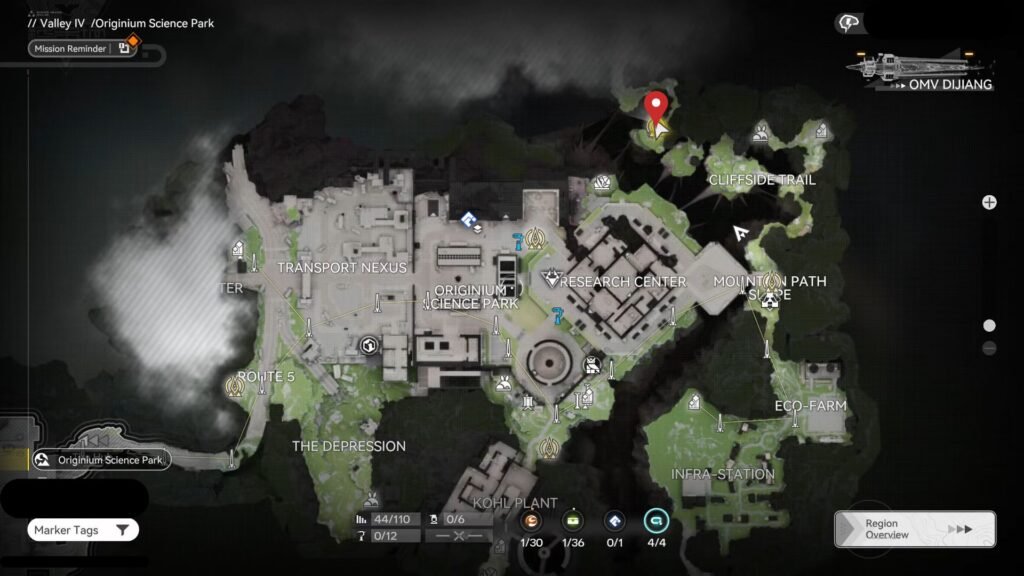Open the Mission Reminder button
Image resolution: width=1024 pixels, height=576 pixels.
pos(80,48)
